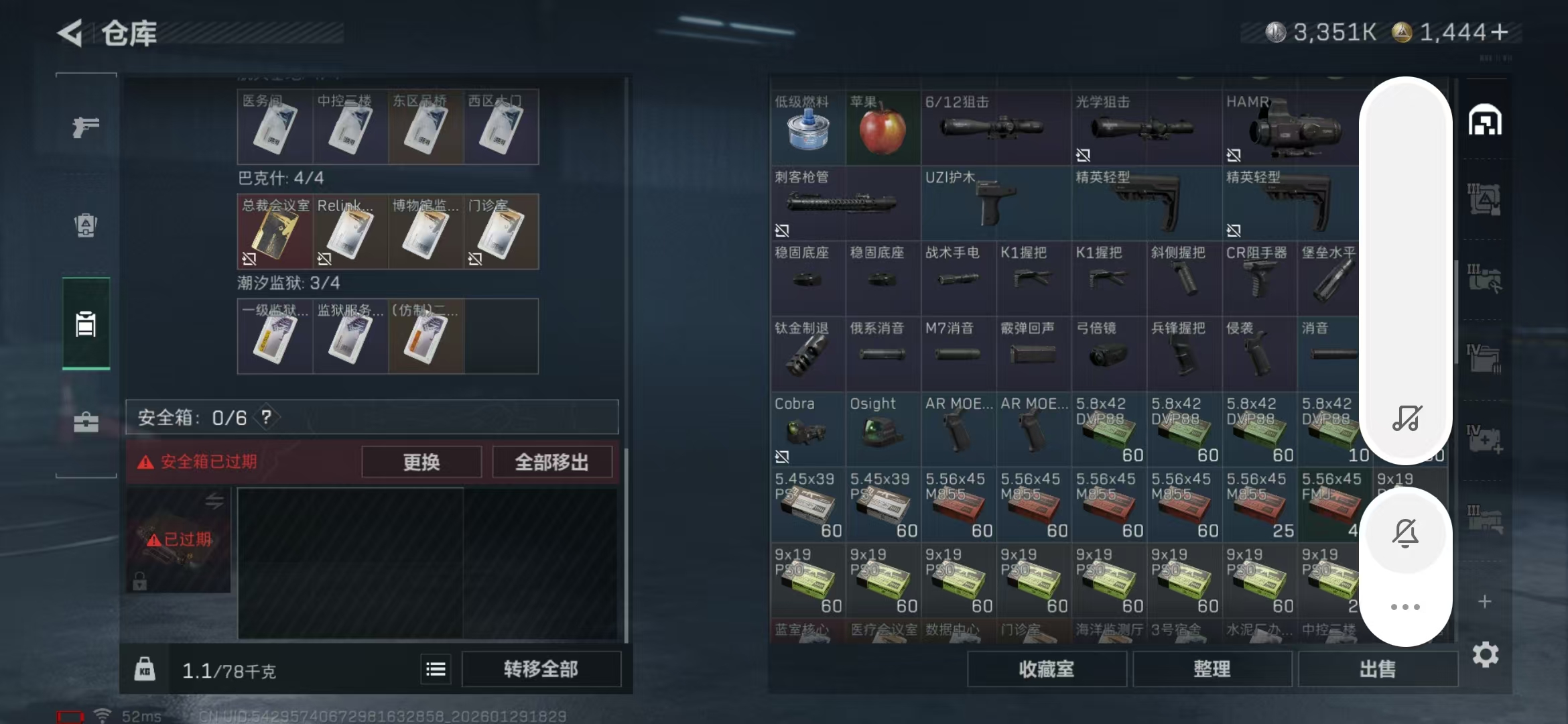This screenshot has width=1568, height=724.
Task: Mute game music in the floating bubble
Action: (x=1407, y=417)
